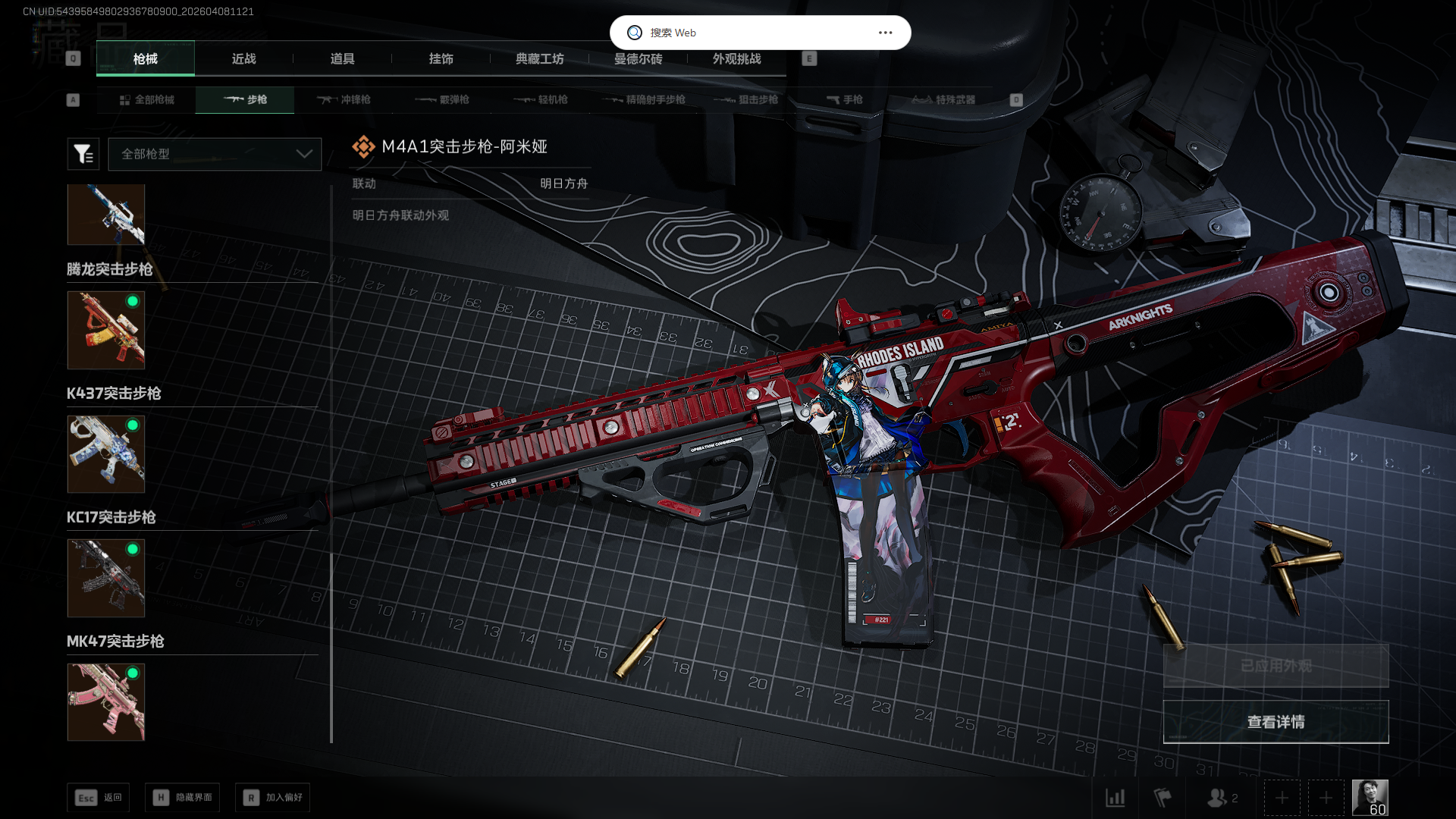The width and height of the screenshot is (1456, 819).
Task: Select the 挂饰 charms tab
Action: point(441,59)
